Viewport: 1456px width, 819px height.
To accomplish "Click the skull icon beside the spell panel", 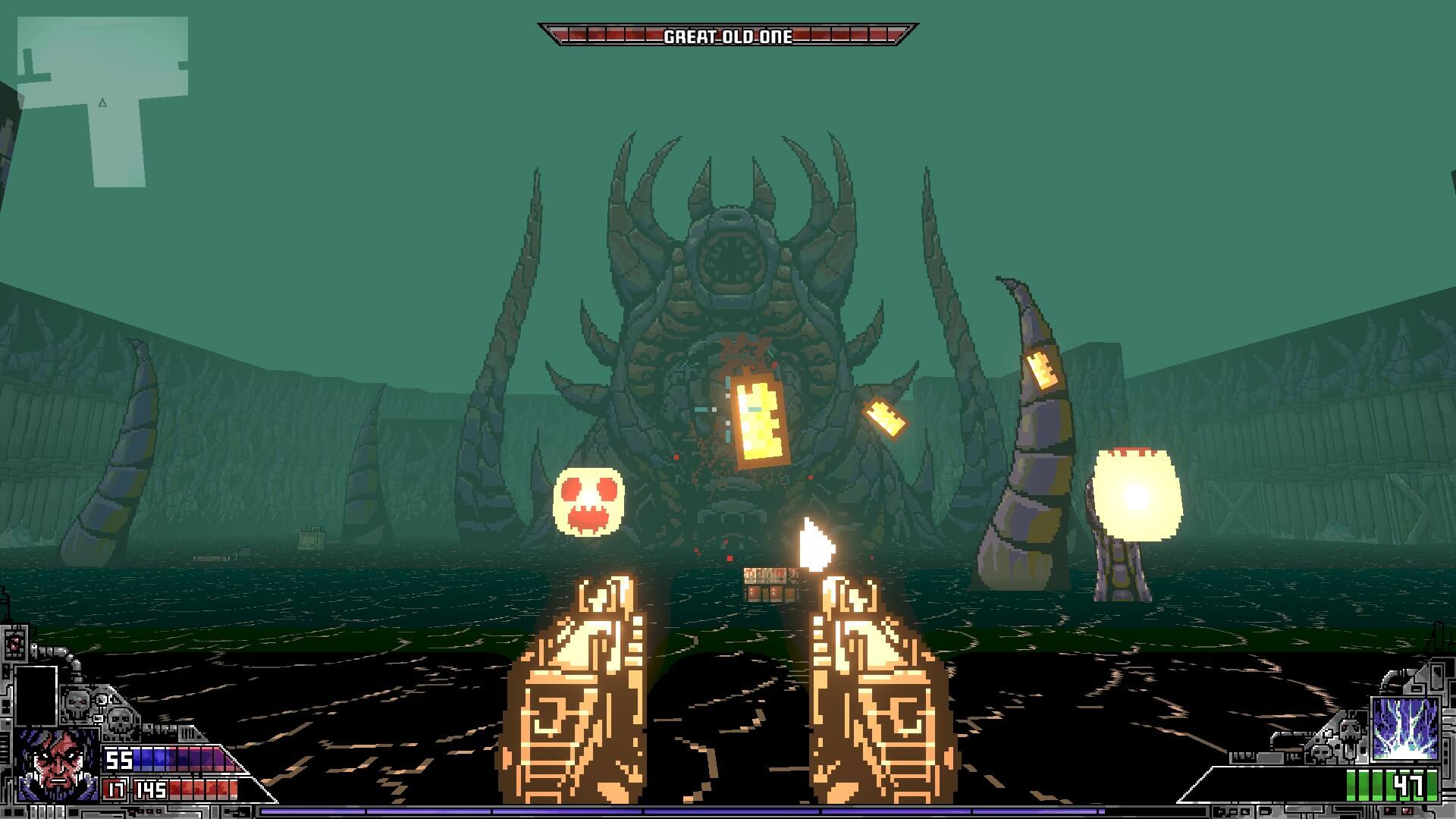I will [x=1350, y=731].
